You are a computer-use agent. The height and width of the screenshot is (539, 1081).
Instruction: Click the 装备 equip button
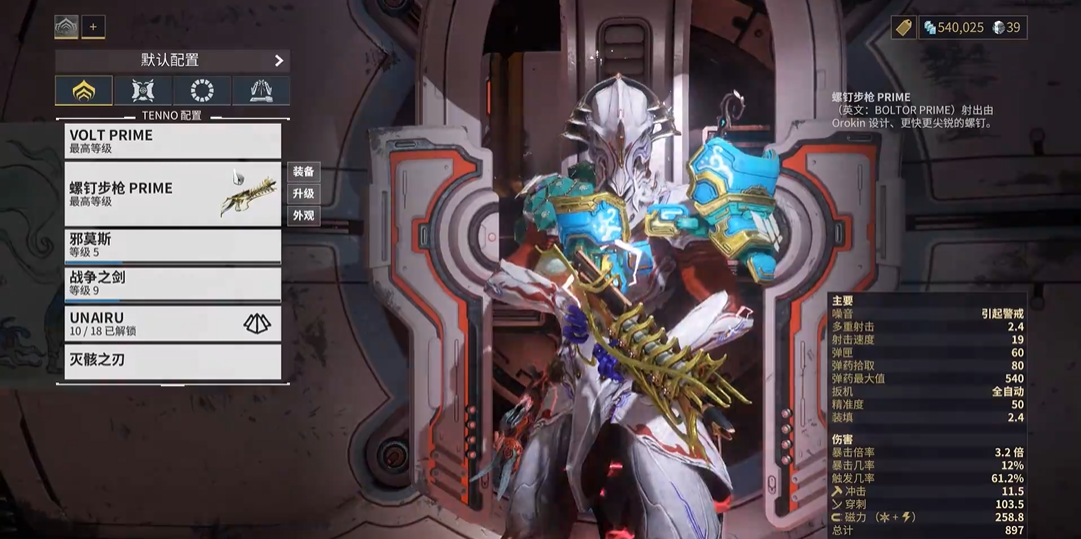[303, 172]
